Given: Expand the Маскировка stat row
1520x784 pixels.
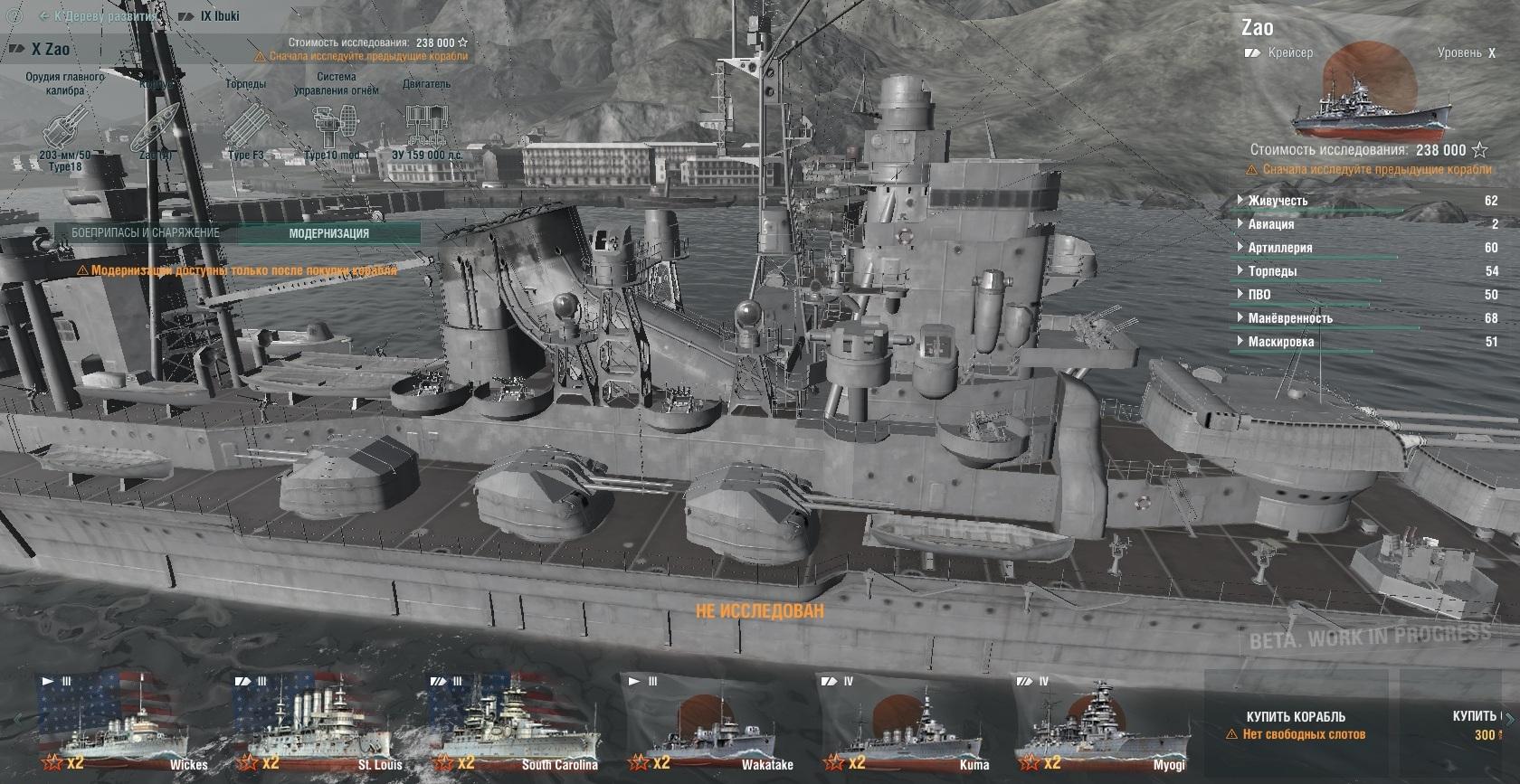Looking at the screenshot, I should tap(1280, 342).
